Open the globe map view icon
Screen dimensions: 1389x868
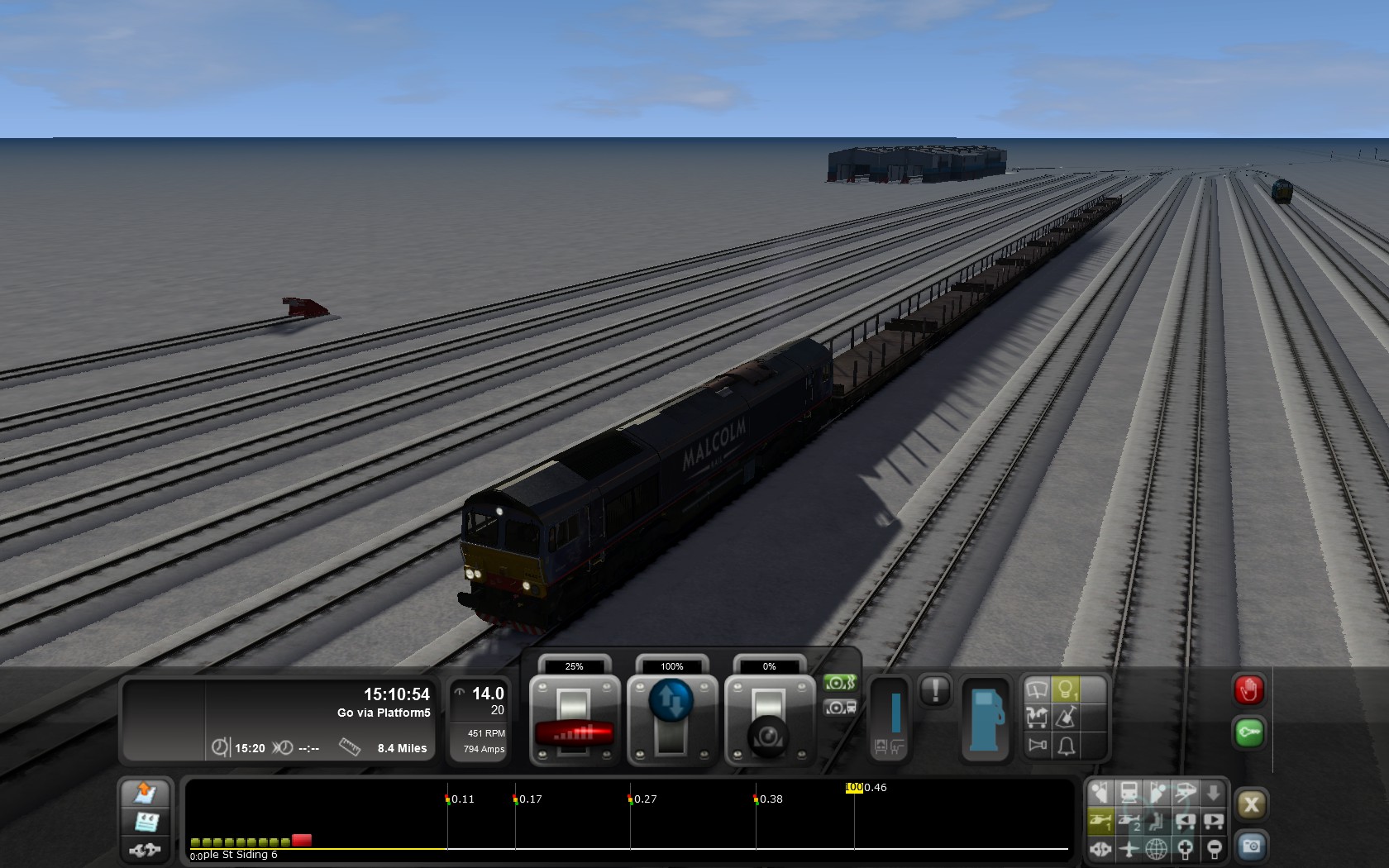tap(1157, 848)
